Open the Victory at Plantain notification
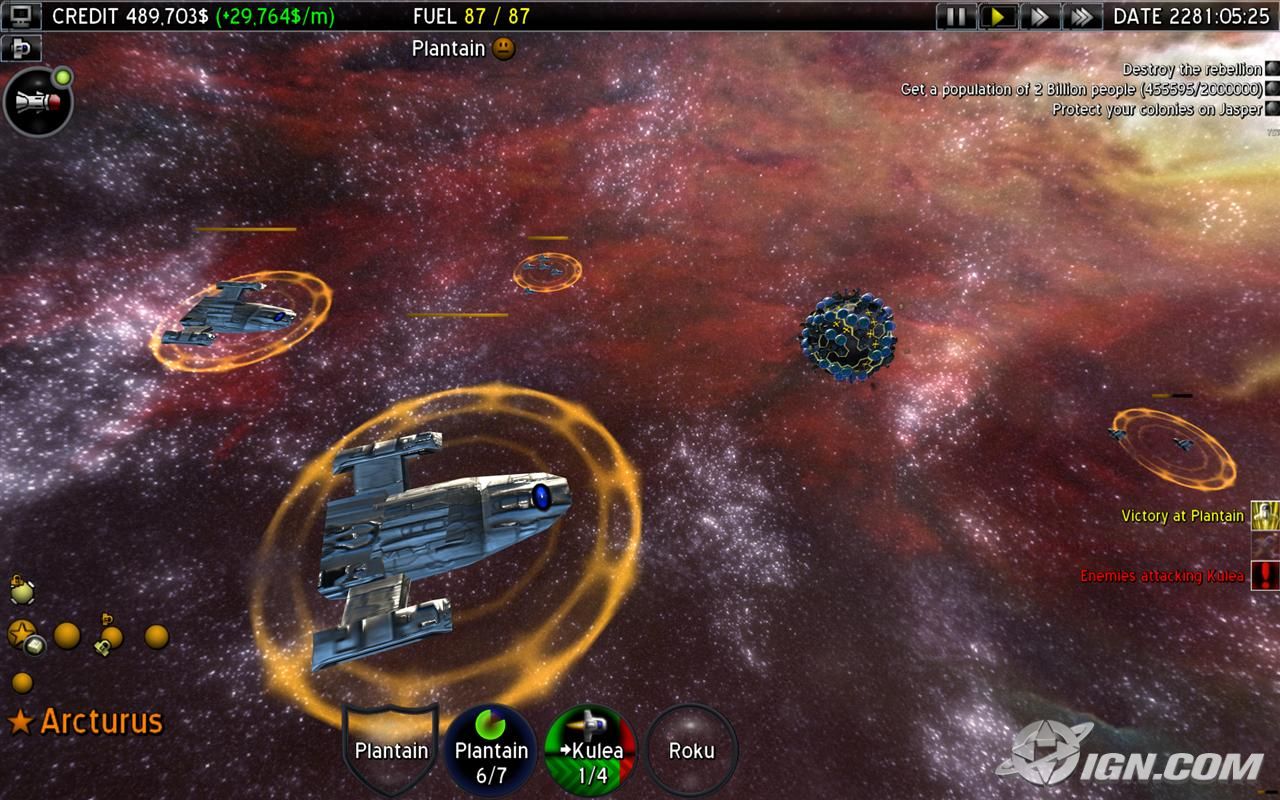The width and height of the screenshot is (1280, 800). coord(1182,516)
